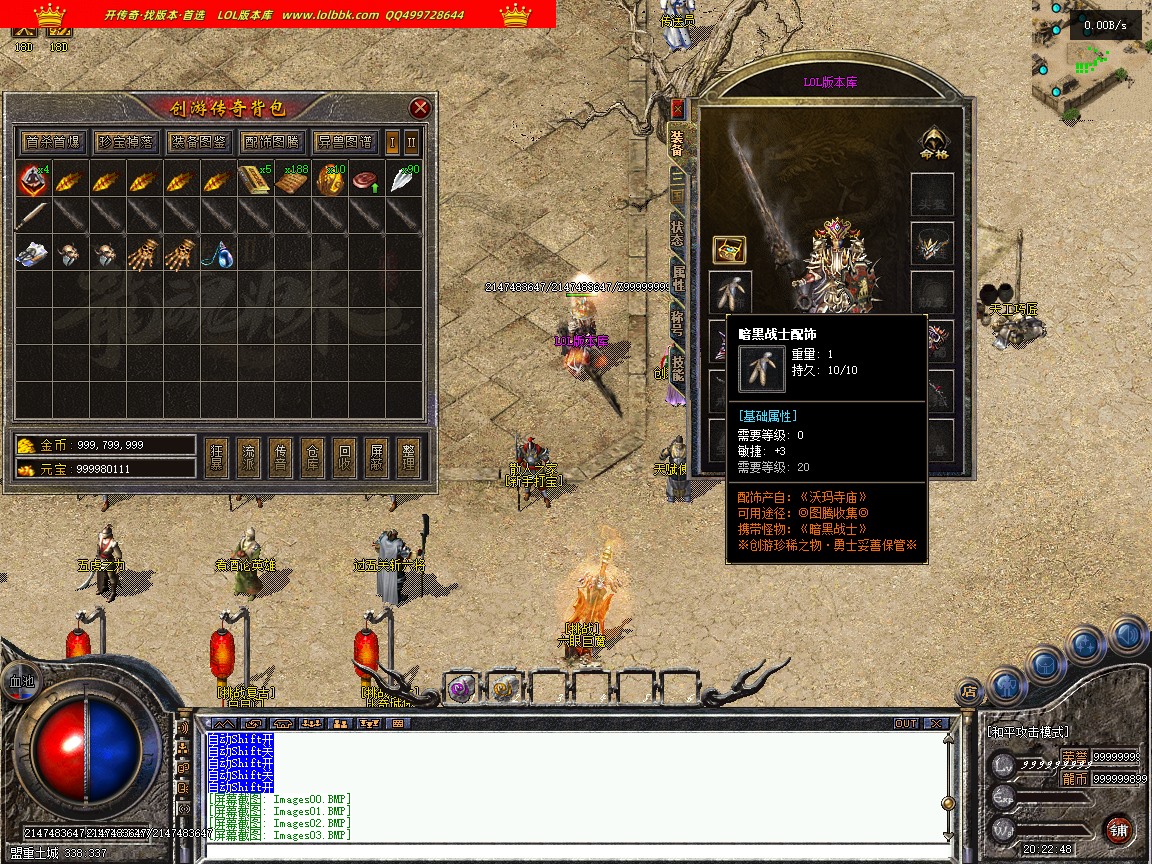
Task: Select the blue pendant necklace item
Action: (x=223, y=255)
